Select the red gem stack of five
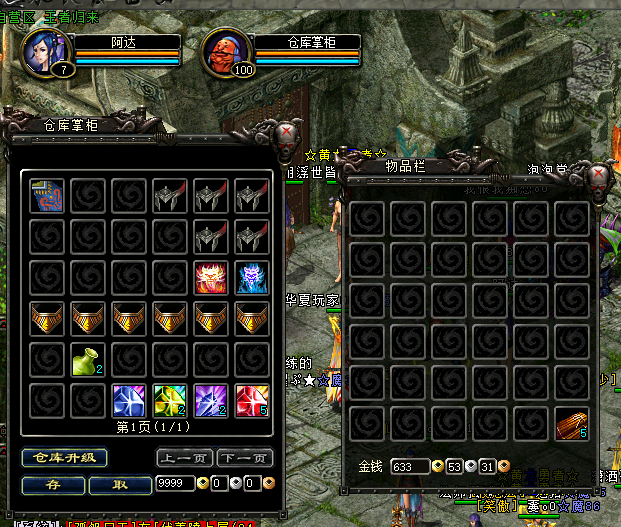 click(251, 400)
